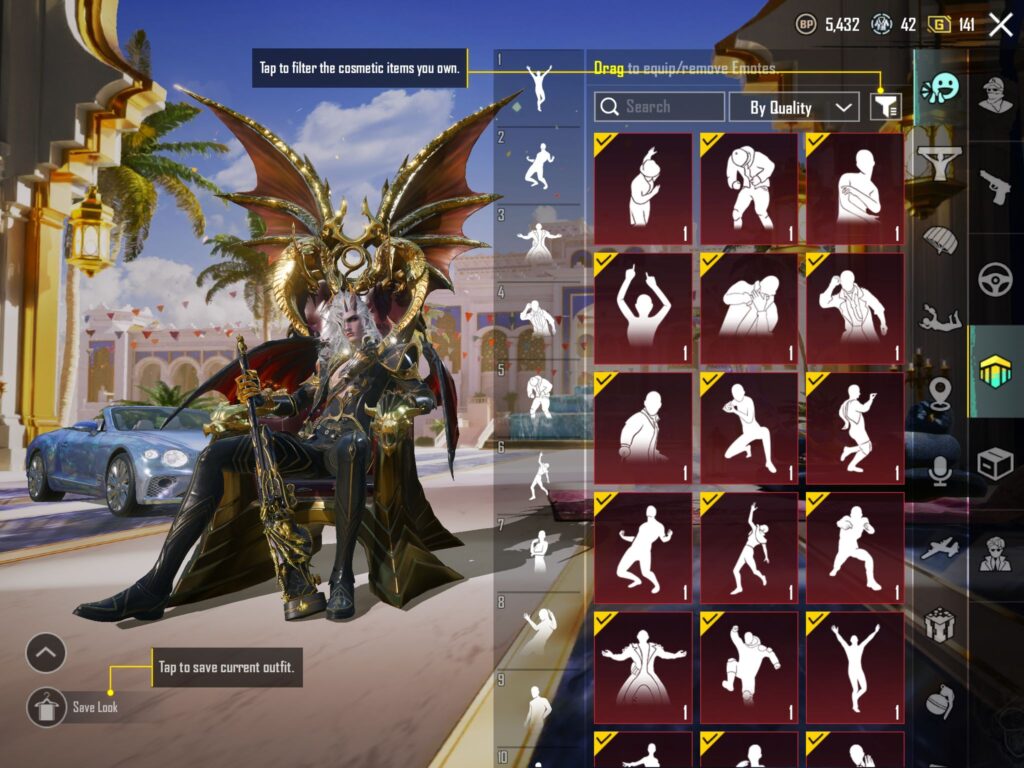1024x768 pixels.
Task: Open the gift box category icon
Action: pos(940,624)
